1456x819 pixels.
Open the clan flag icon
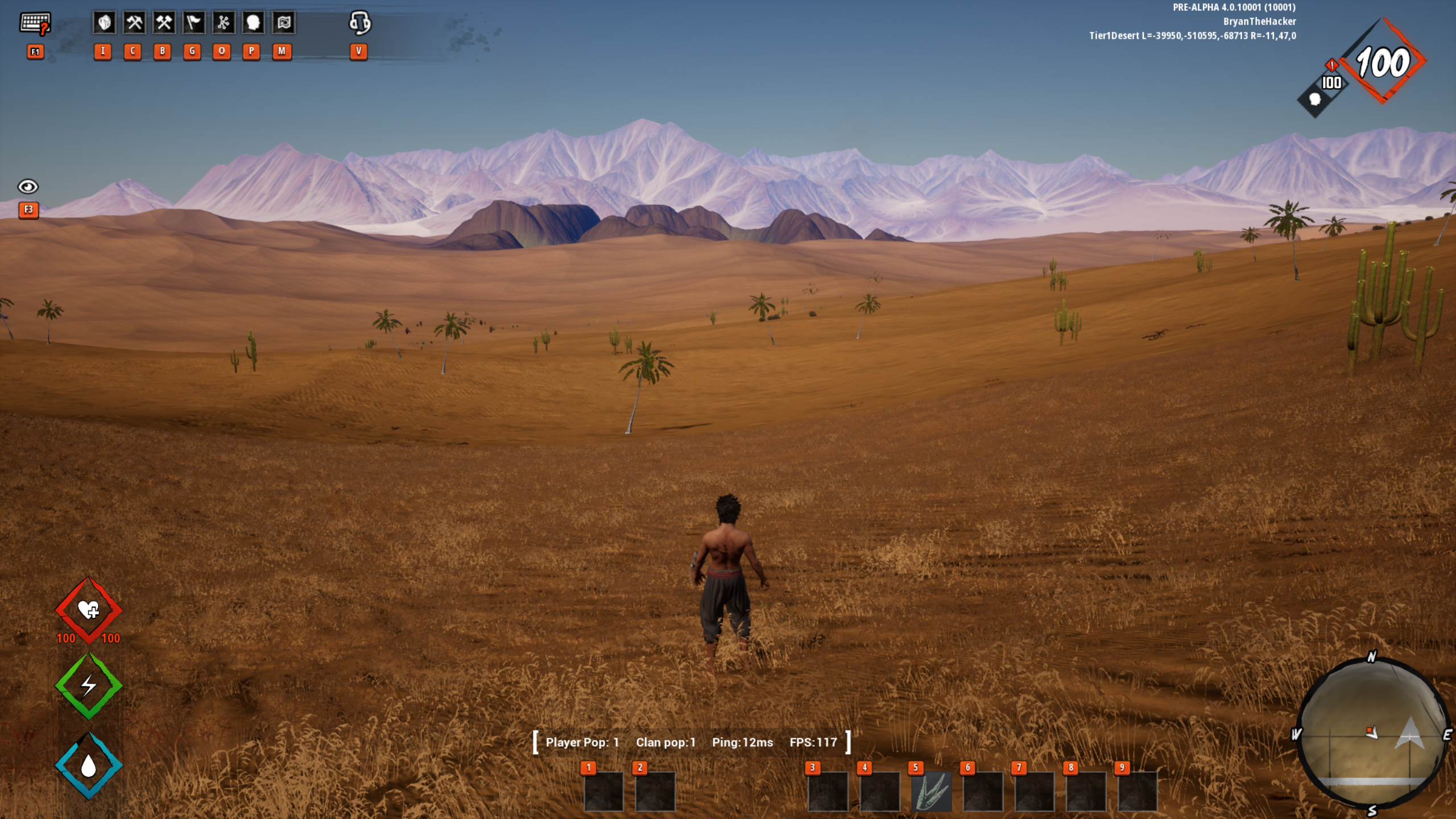(193, 23)
